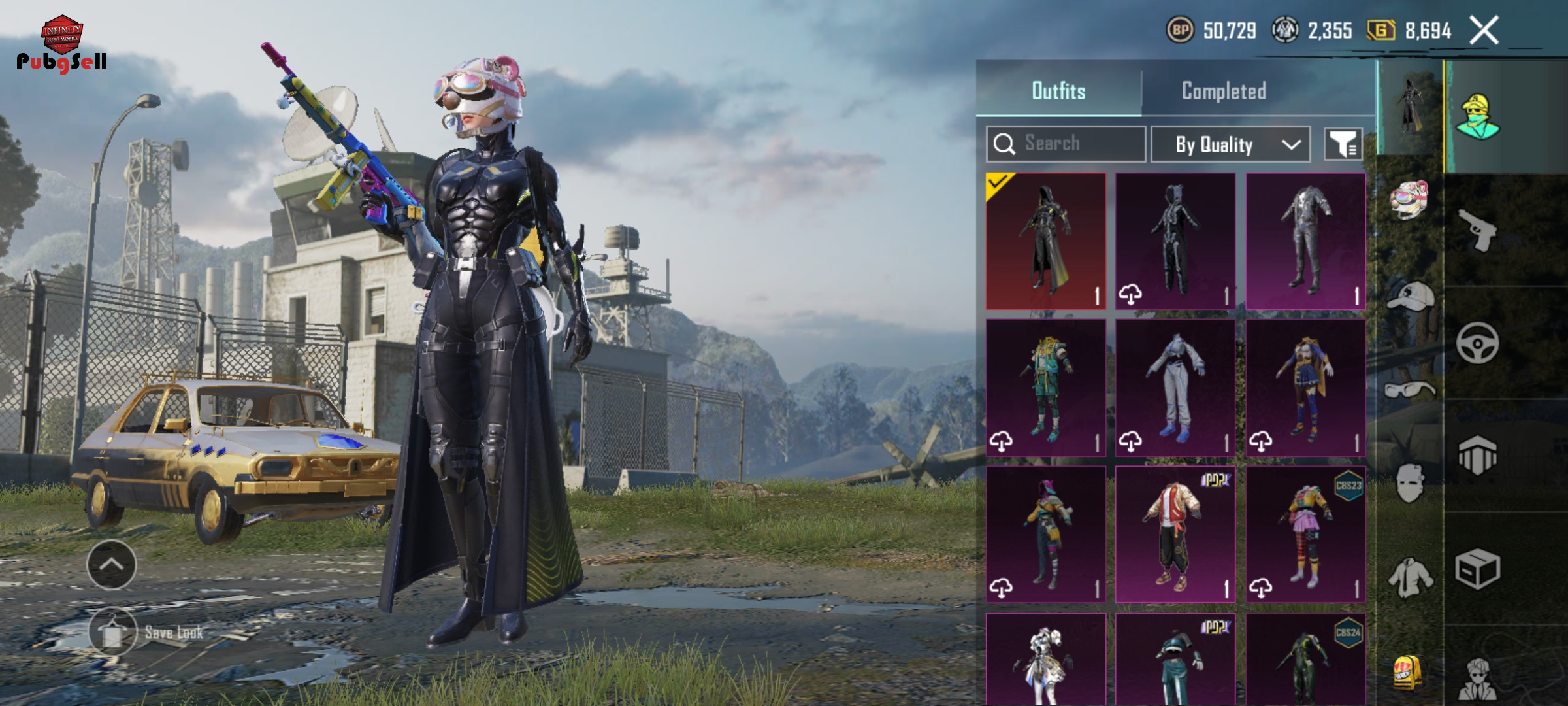The width and height of the screenshot is (1568, 706).
Task: Select the C8S23 pink skirt outfit
Action: (x=1305, y=533)
